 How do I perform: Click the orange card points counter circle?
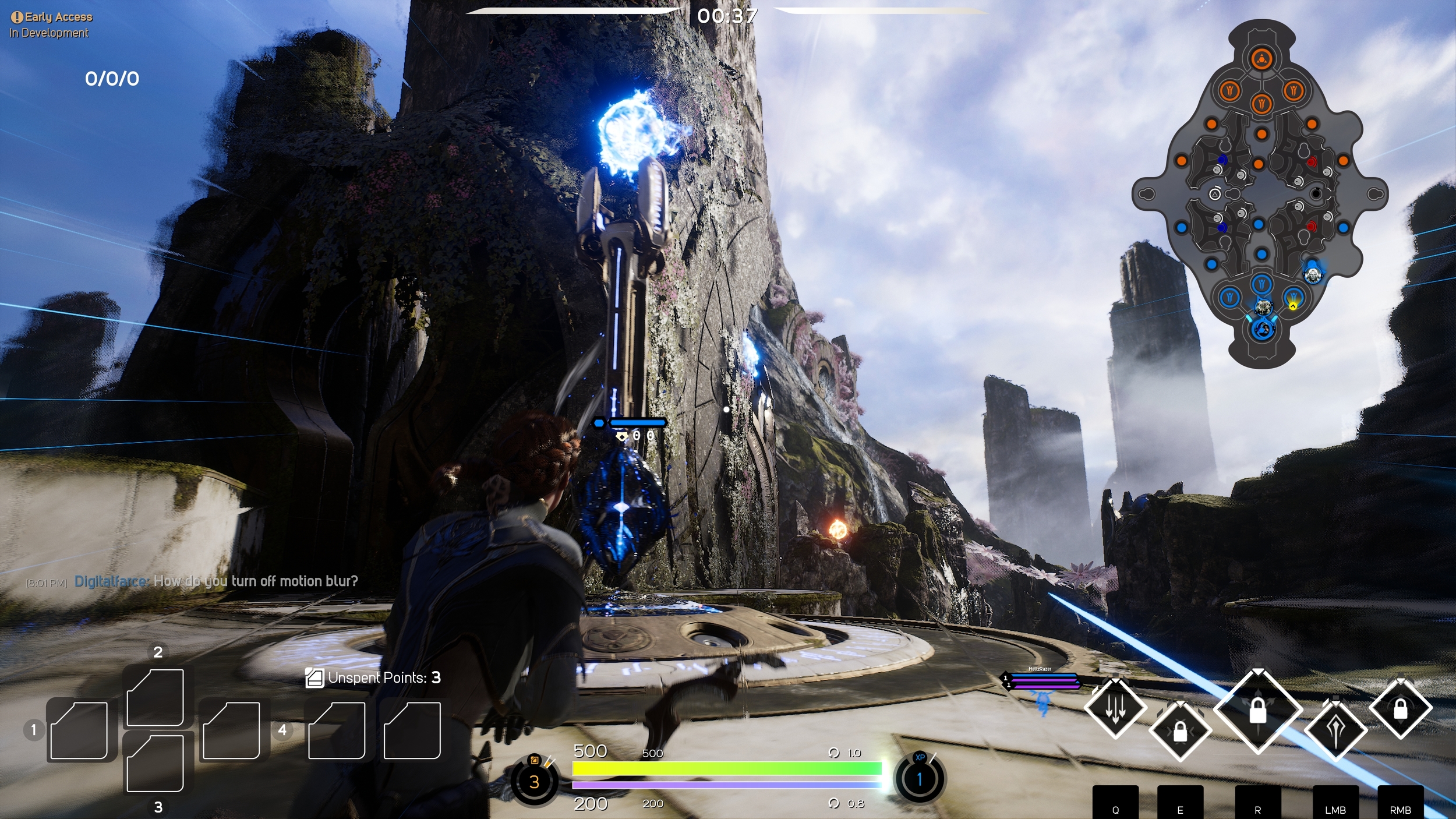(534, 781)
